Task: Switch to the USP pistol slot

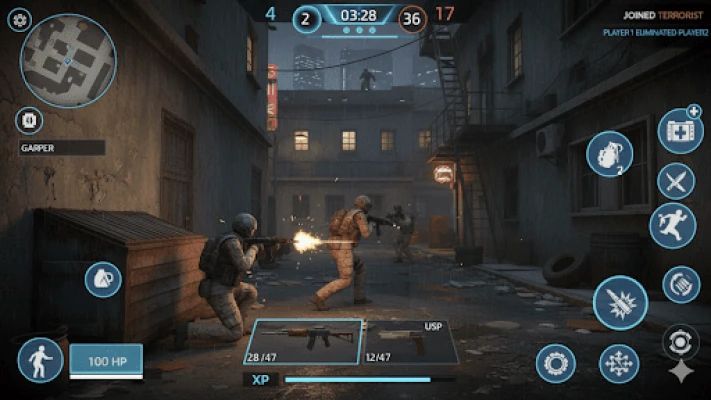Action: pyautogui.click(x=408, y=342)
